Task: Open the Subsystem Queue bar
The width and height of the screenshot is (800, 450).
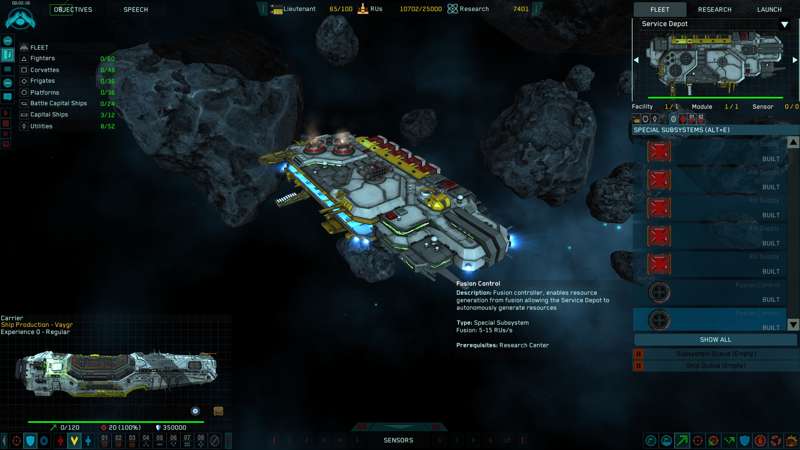Action: click(x=715, y=354)
